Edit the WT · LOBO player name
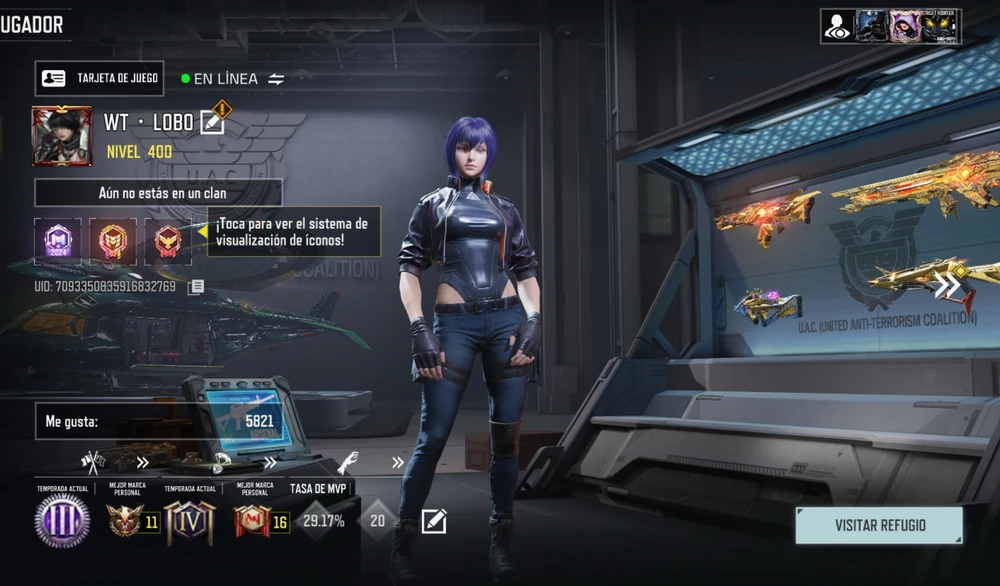1000x586 pixels. point(212,122)
